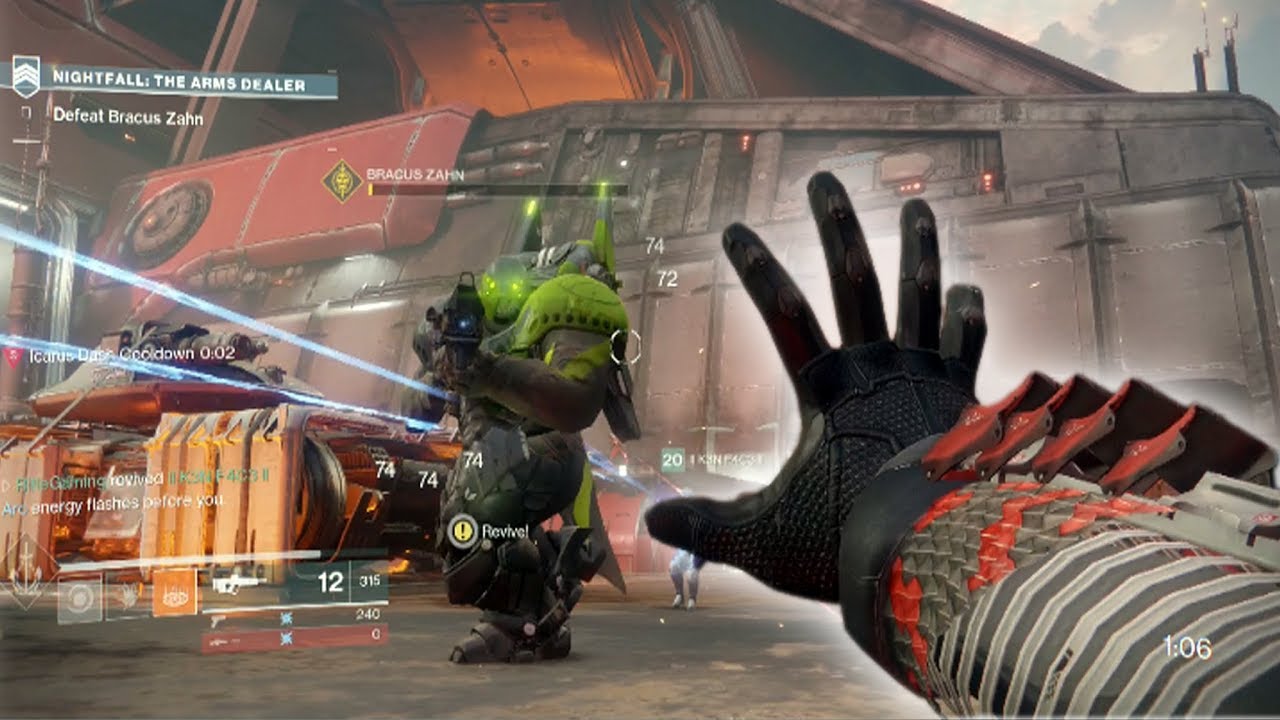Click the chevron emblem beside the Nightfall title

click(x=26, y=76)
